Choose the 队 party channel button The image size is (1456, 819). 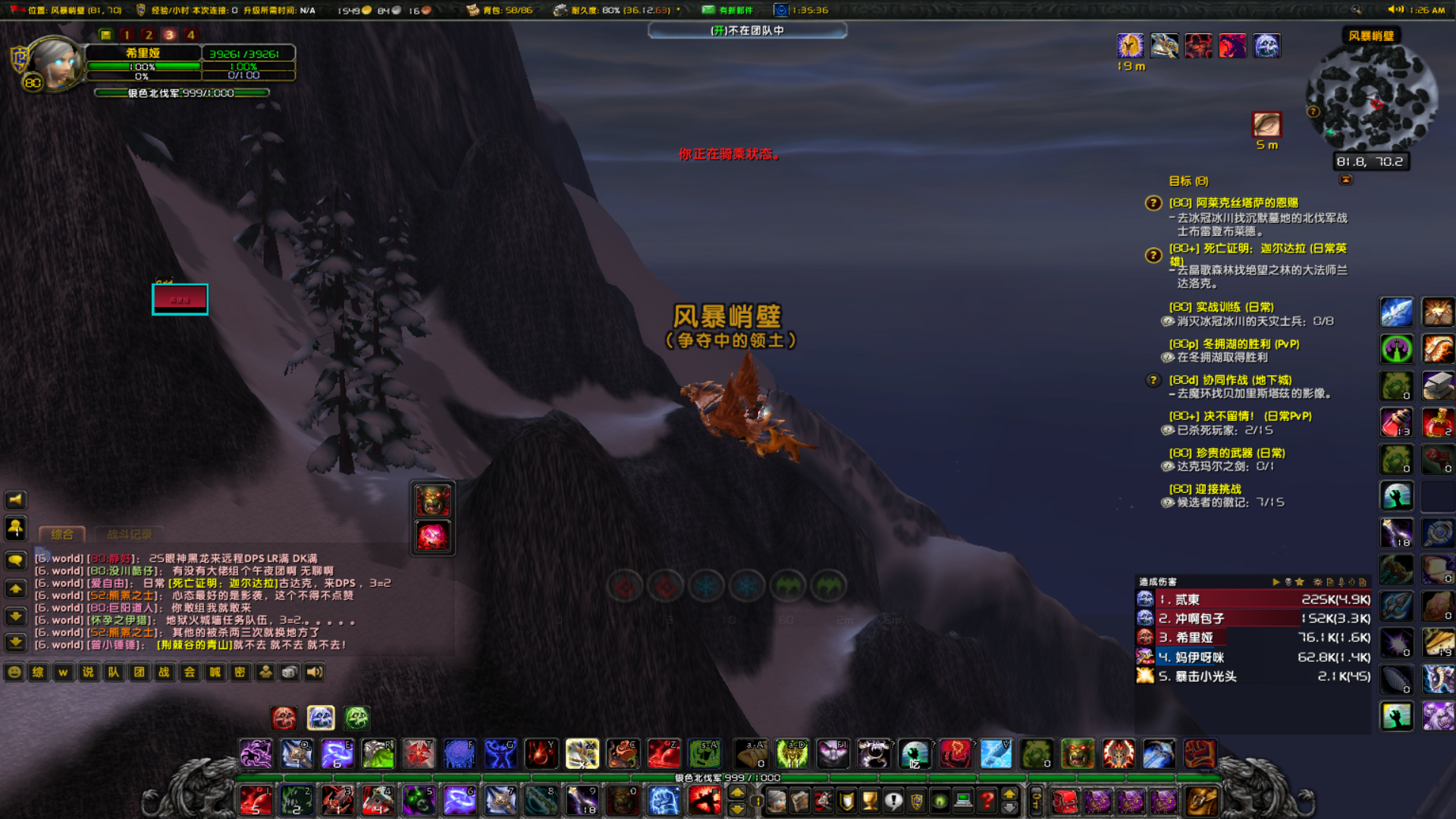click(x=114, y=673)
